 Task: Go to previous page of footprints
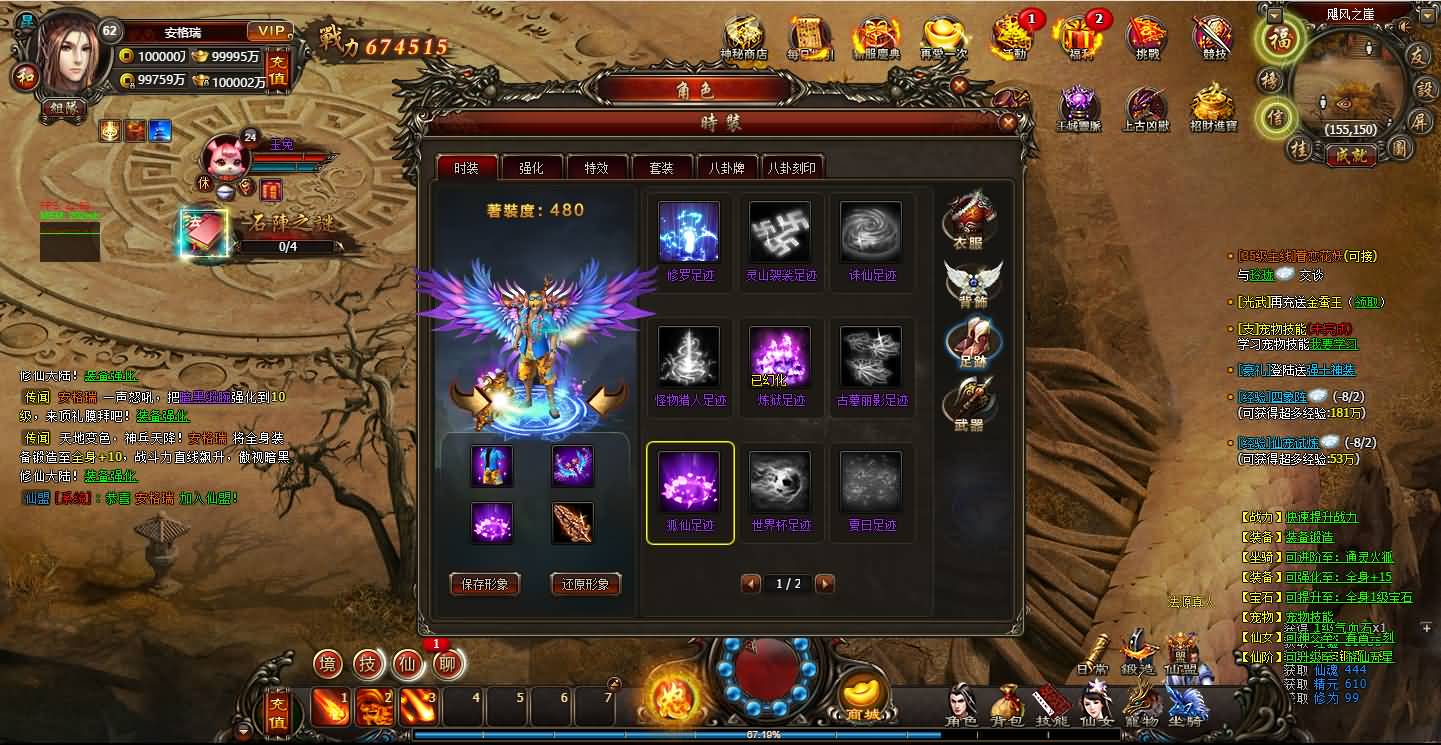[750, 583]
